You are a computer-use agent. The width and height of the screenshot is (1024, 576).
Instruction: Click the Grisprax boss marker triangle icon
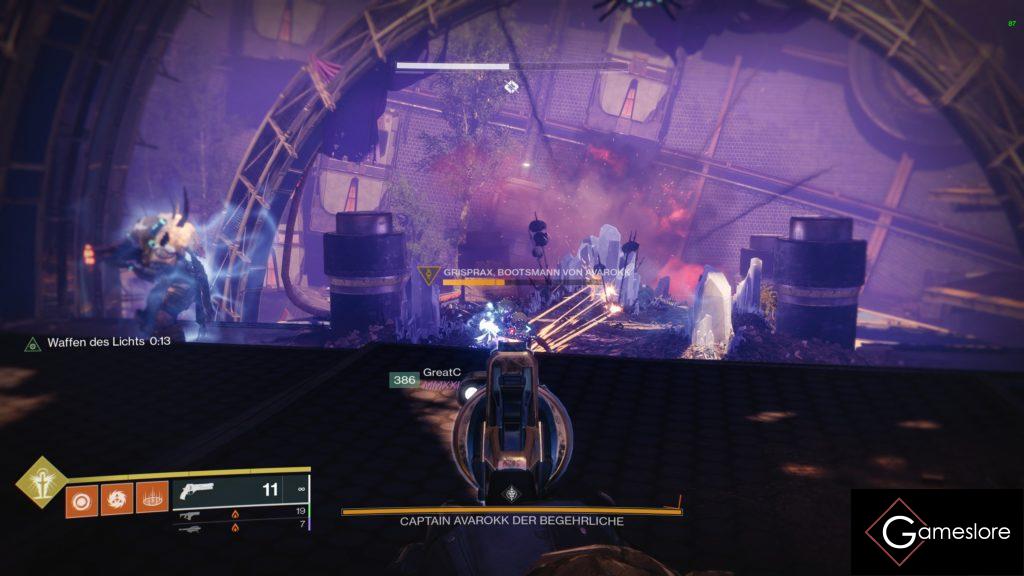tap(429, 273)
